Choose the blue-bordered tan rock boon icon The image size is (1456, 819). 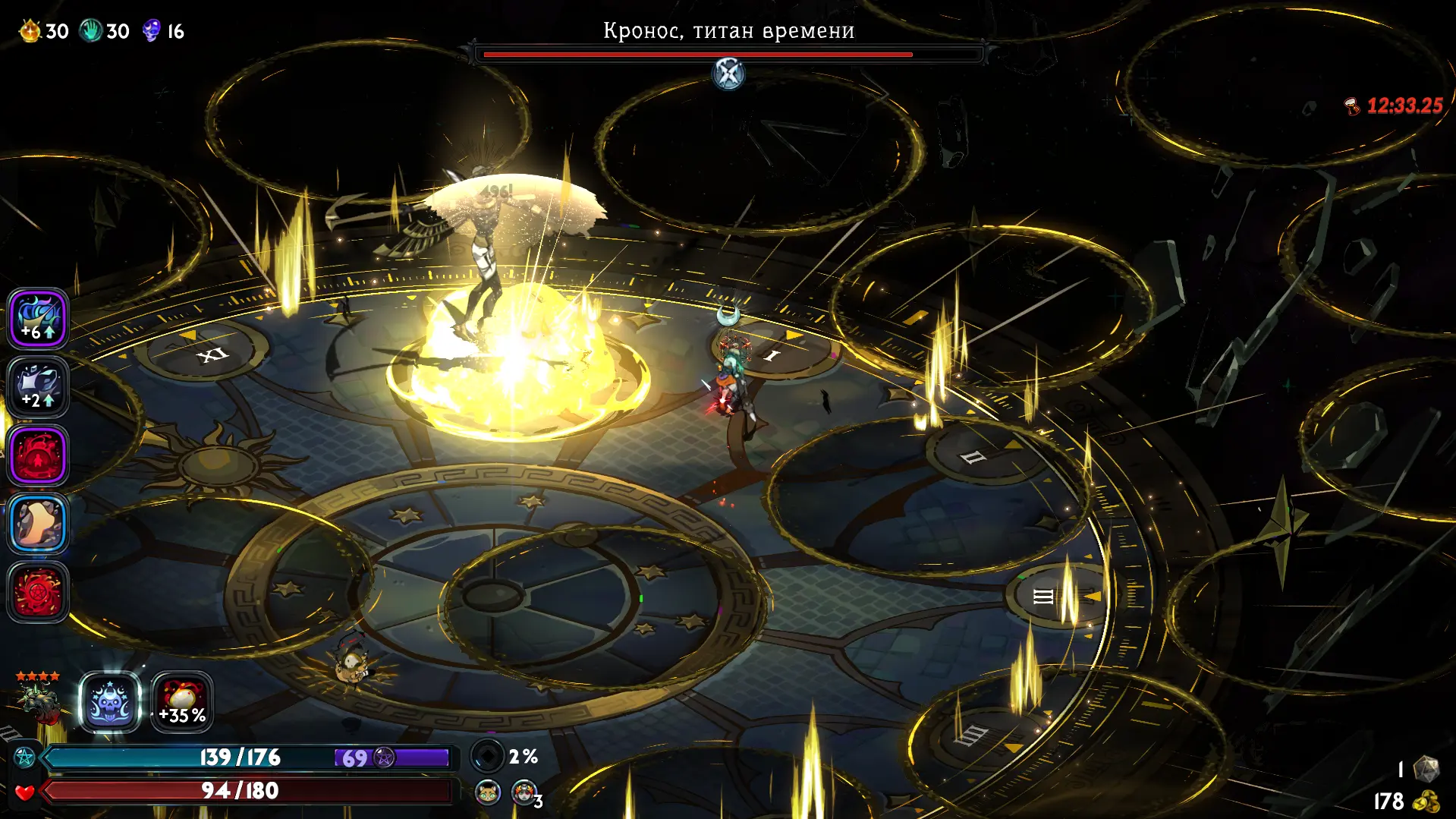click(38, 524)
